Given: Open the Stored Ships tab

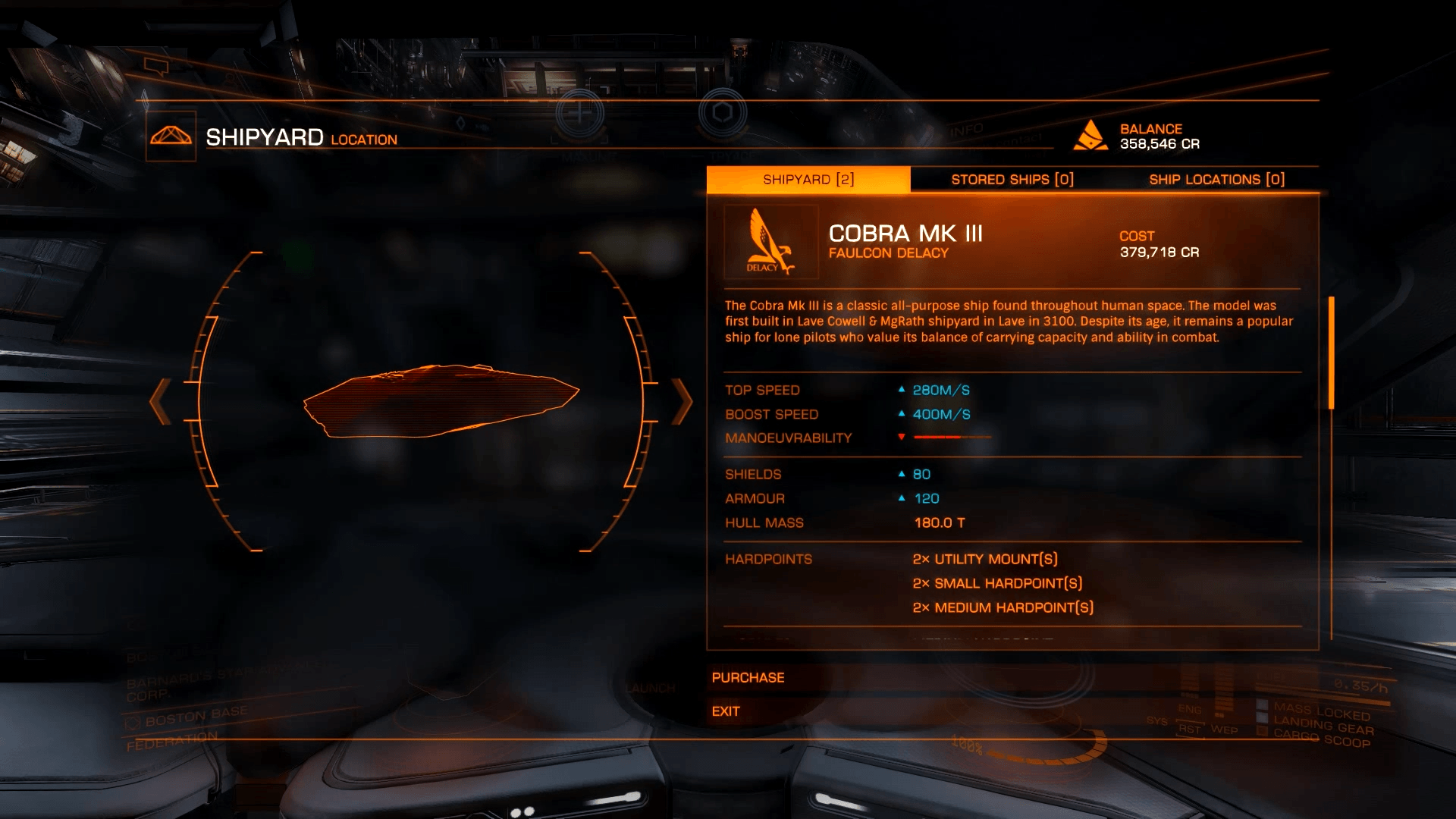Looking at the screenshot, I should pyautogui.click(x=1012, y=180).
